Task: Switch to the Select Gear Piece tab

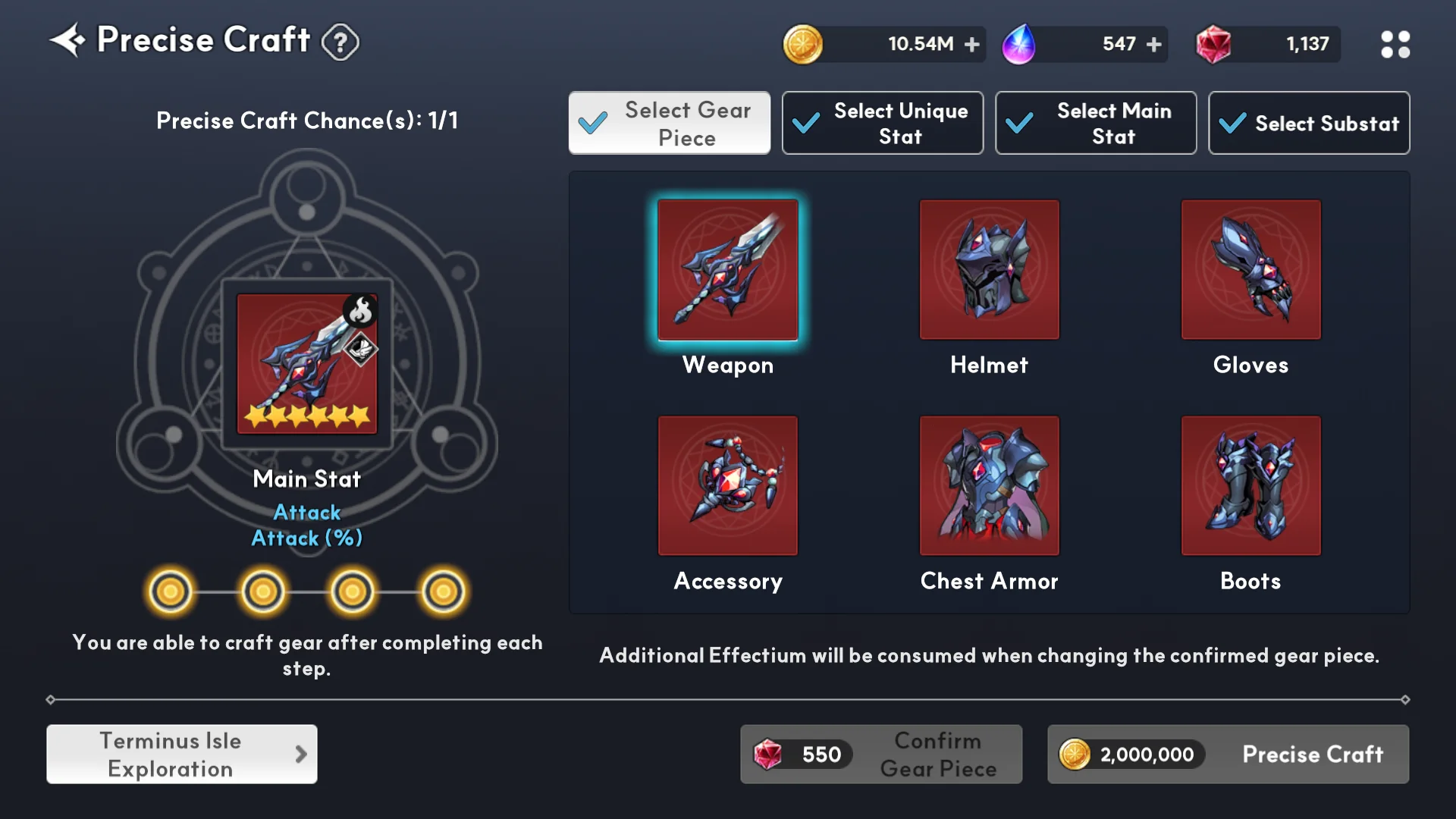Action: click(670, 124)
